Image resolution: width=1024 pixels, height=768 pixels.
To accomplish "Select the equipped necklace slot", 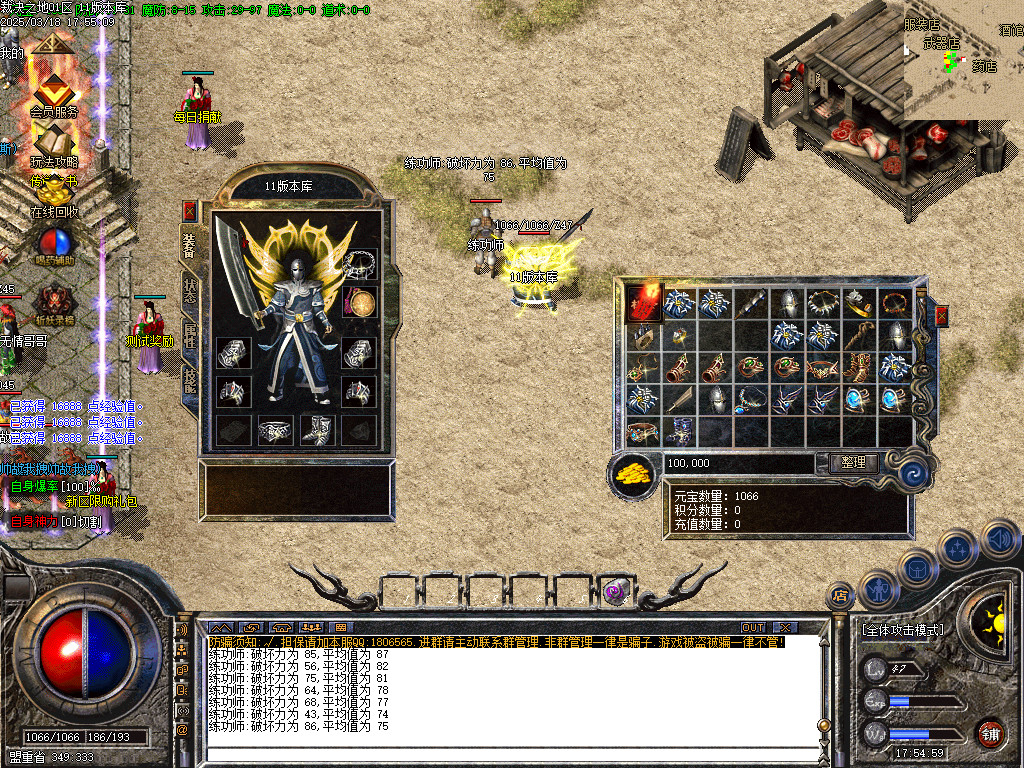I will pos(360,264).
